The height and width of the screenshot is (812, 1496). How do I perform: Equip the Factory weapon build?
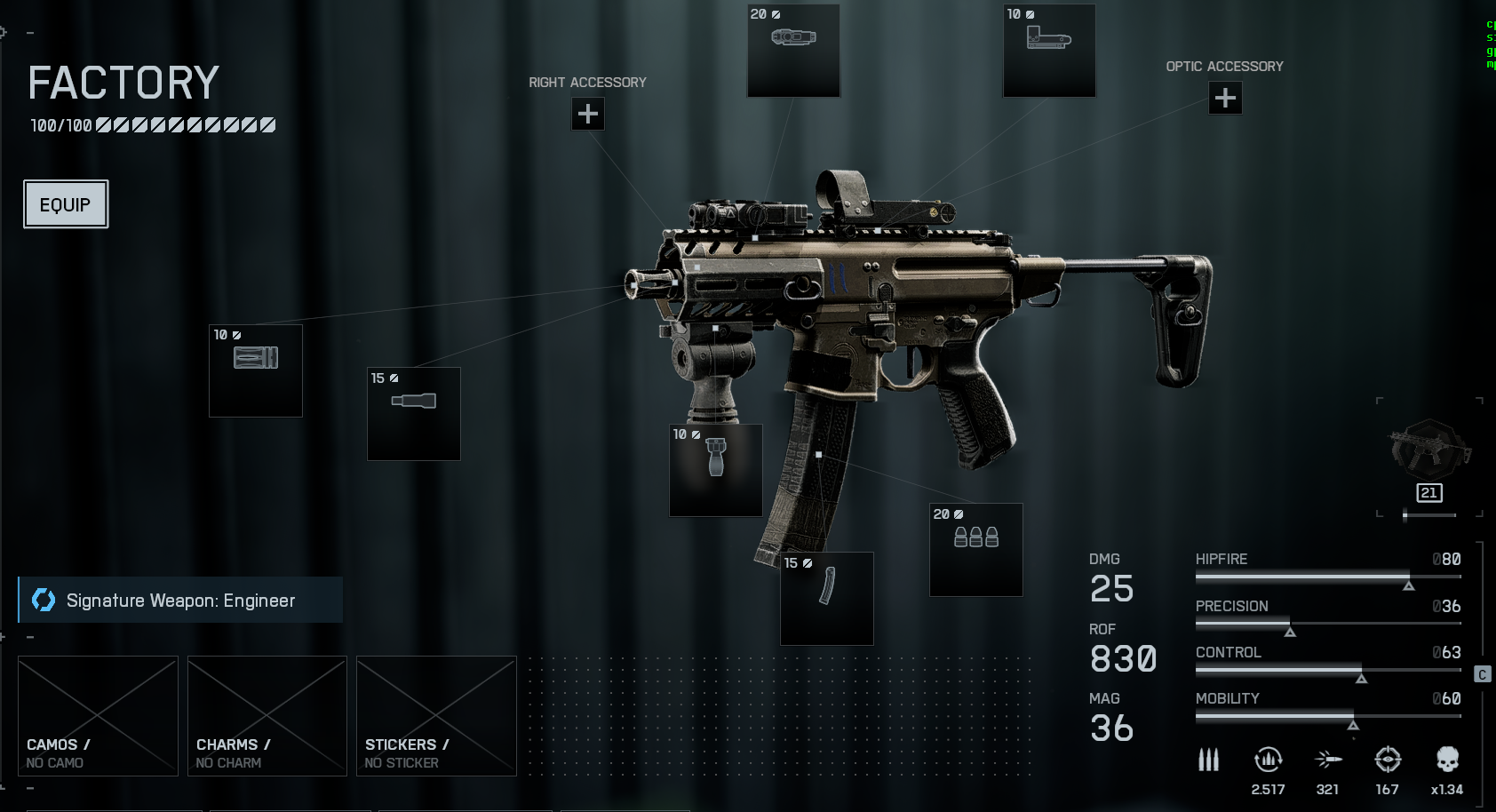click(x=66, y=204)
